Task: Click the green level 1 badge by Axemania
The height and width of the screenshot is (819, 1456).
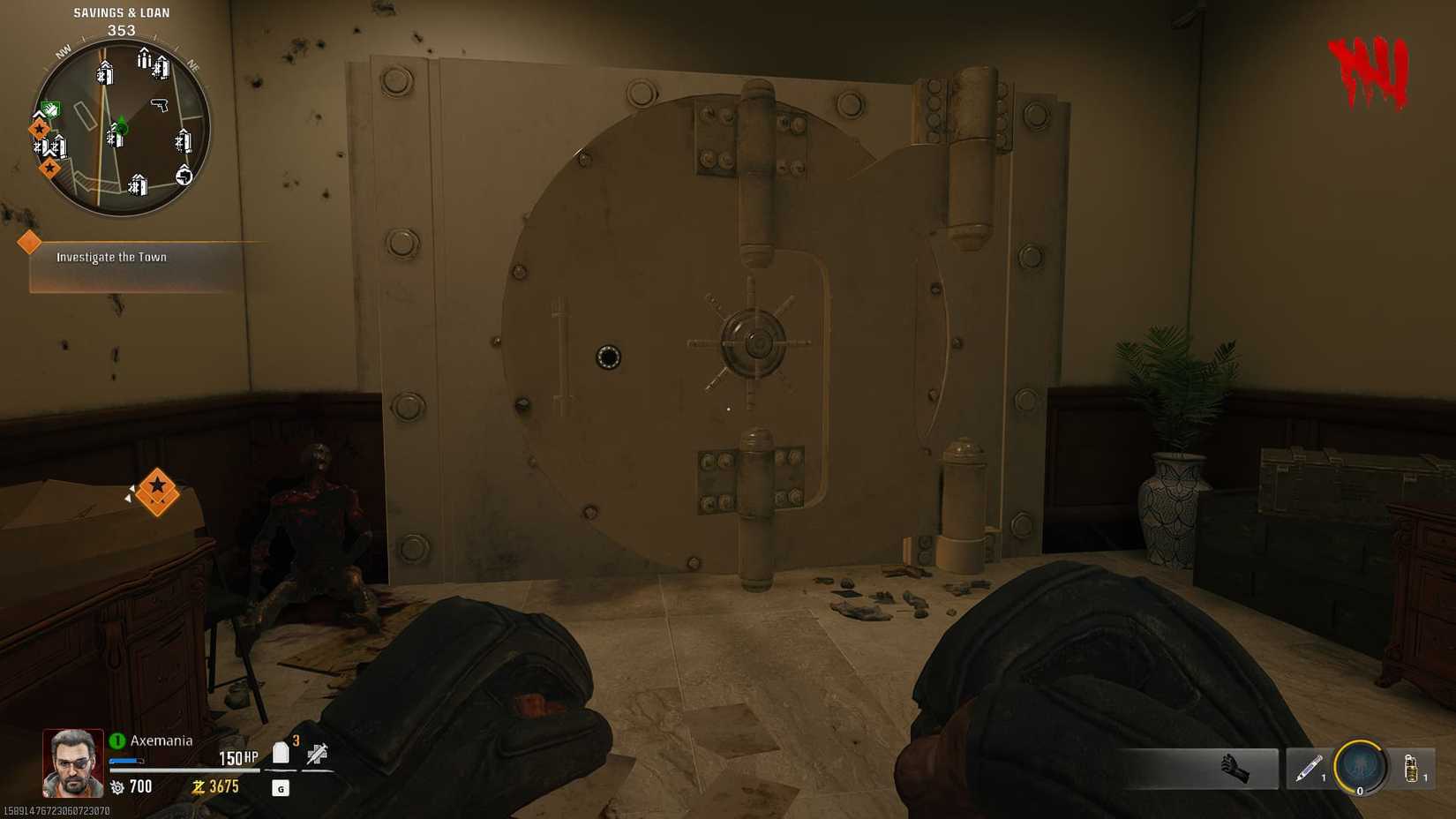Action: click(x=118, y=740)
